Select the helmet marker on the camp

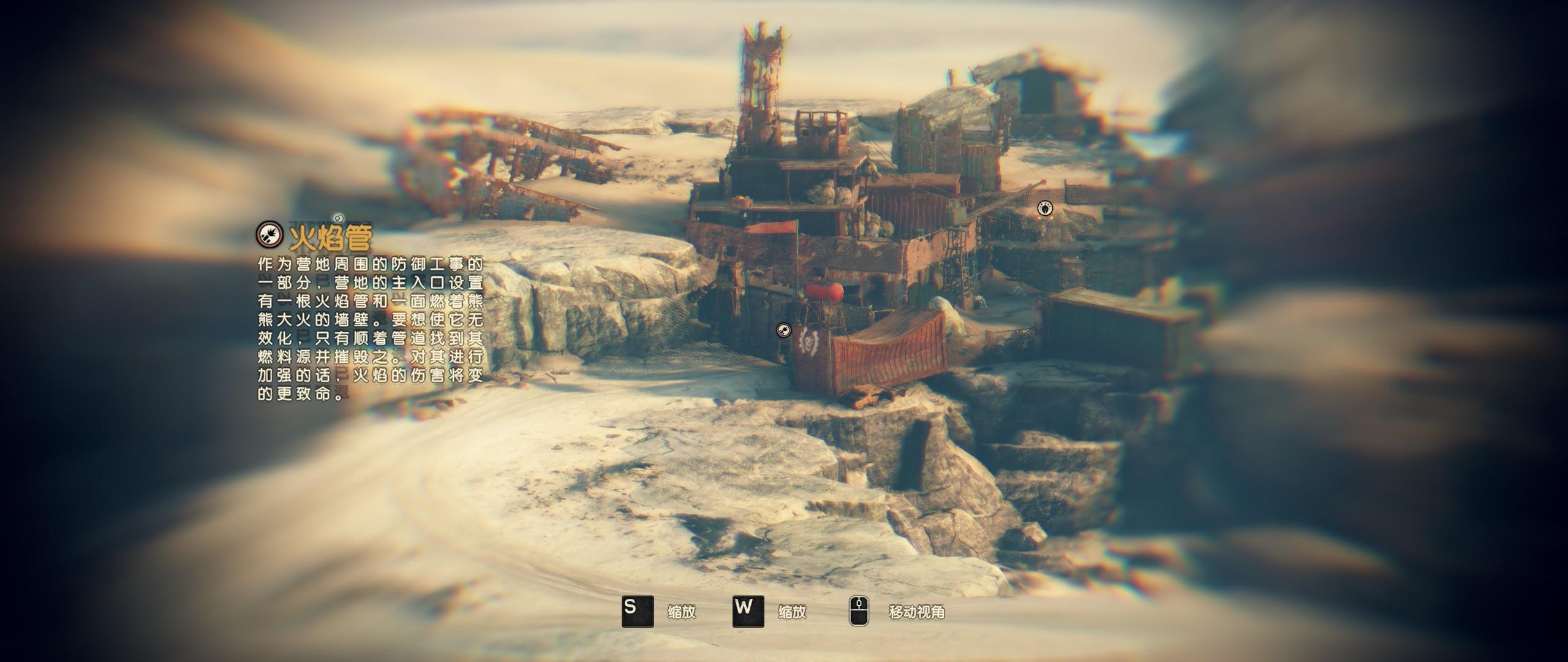pyautogui.click(x=1045, y=209)
